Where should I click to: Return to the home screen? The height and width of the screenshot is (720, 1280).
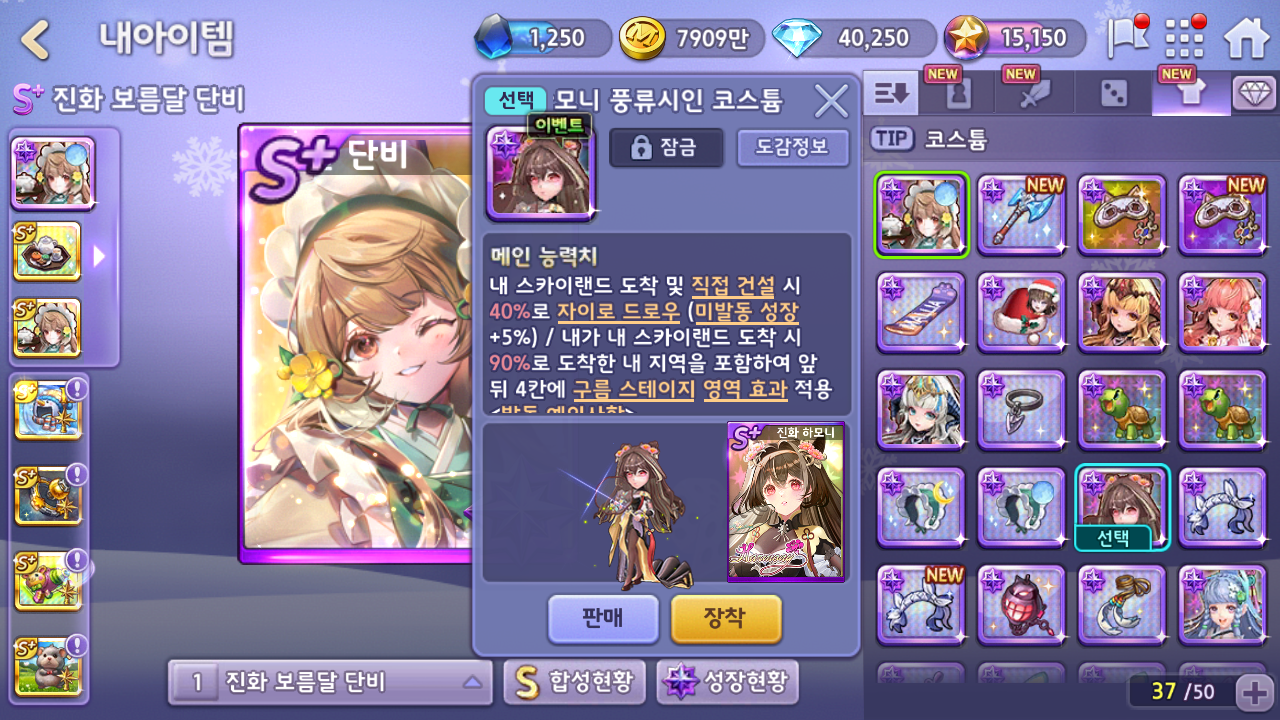coord(1246,38)
